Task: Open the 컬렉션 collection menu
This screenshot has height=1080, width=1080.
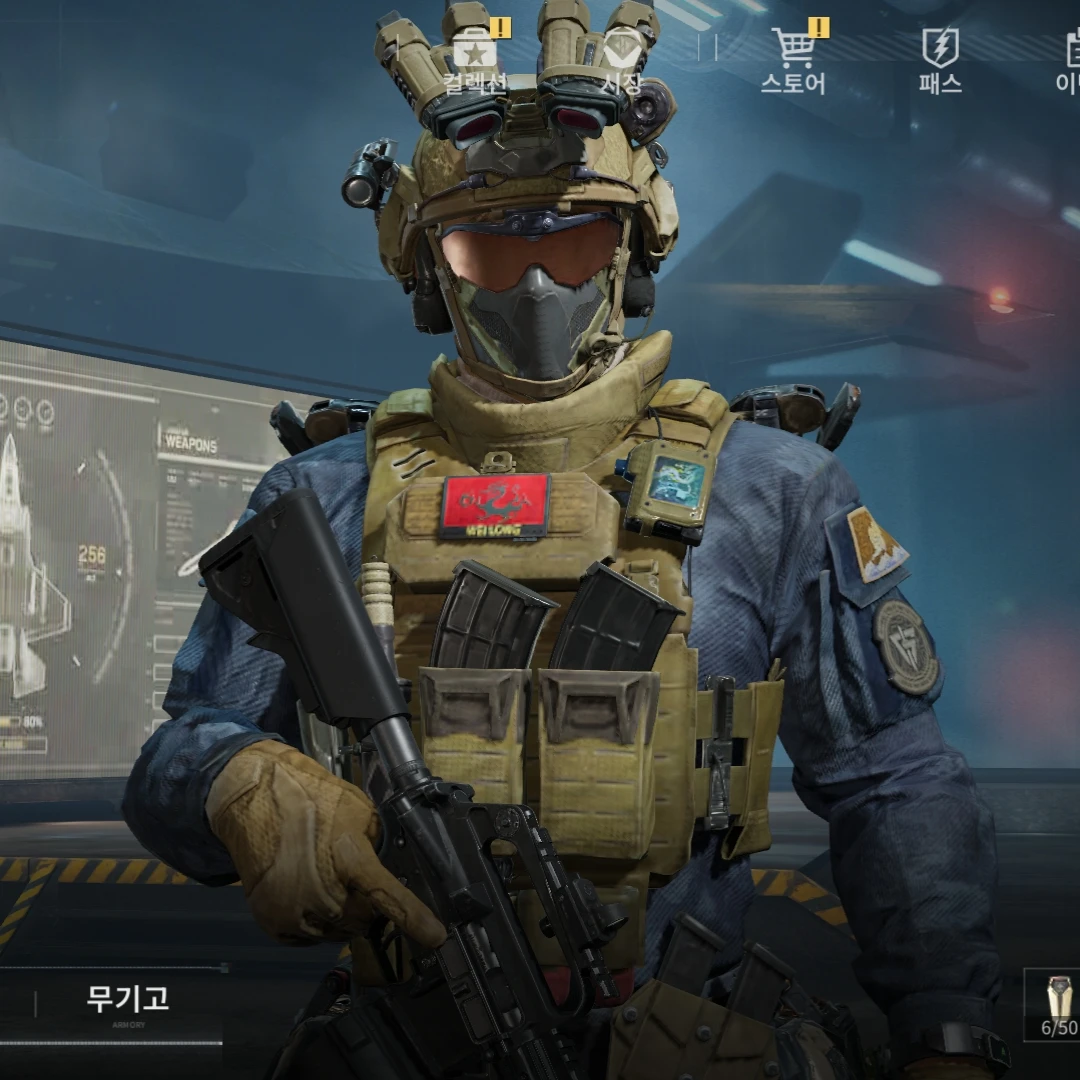Action: pos(476,60)
